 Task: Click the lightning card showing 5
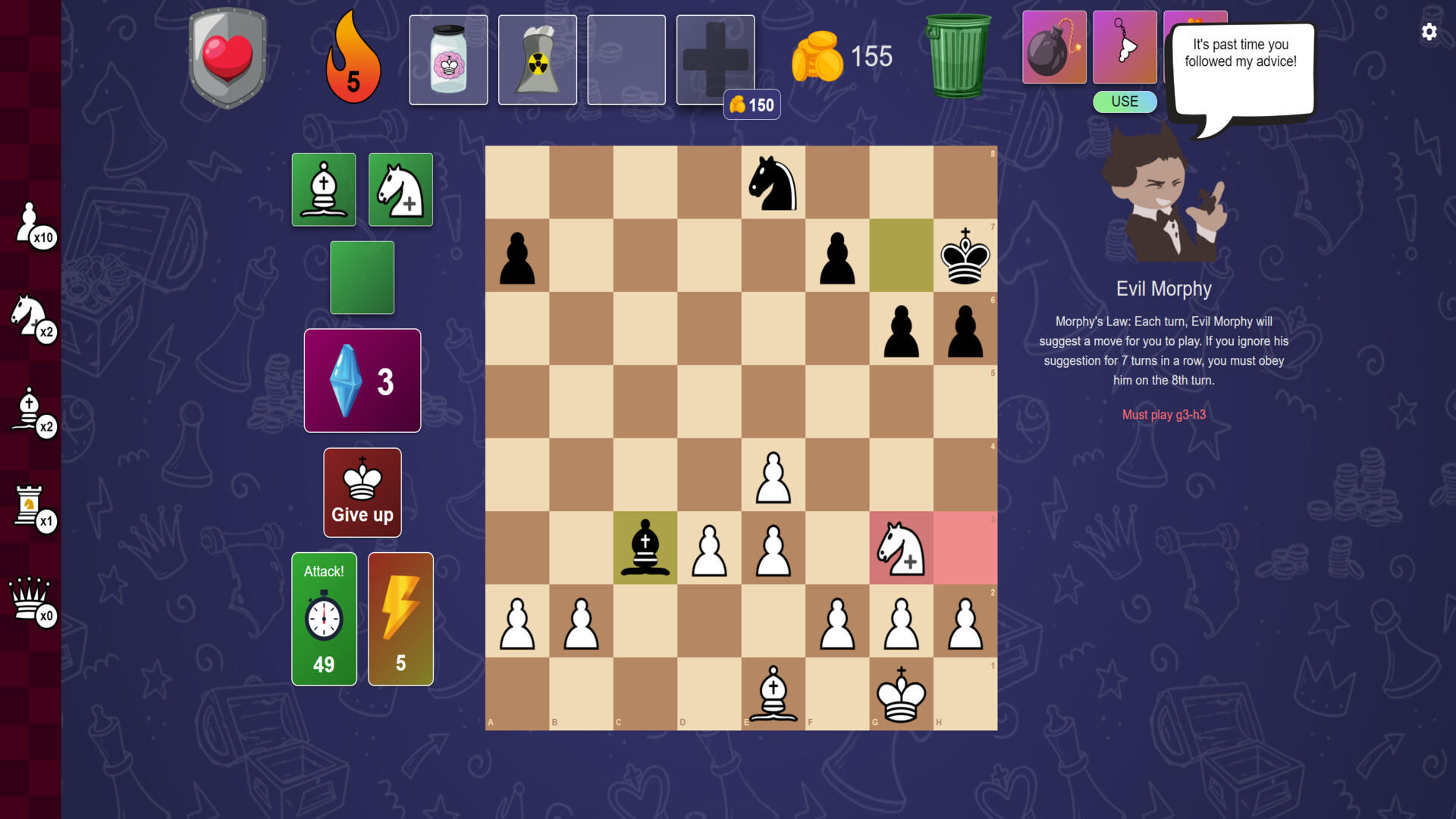[x=400, y=618]
